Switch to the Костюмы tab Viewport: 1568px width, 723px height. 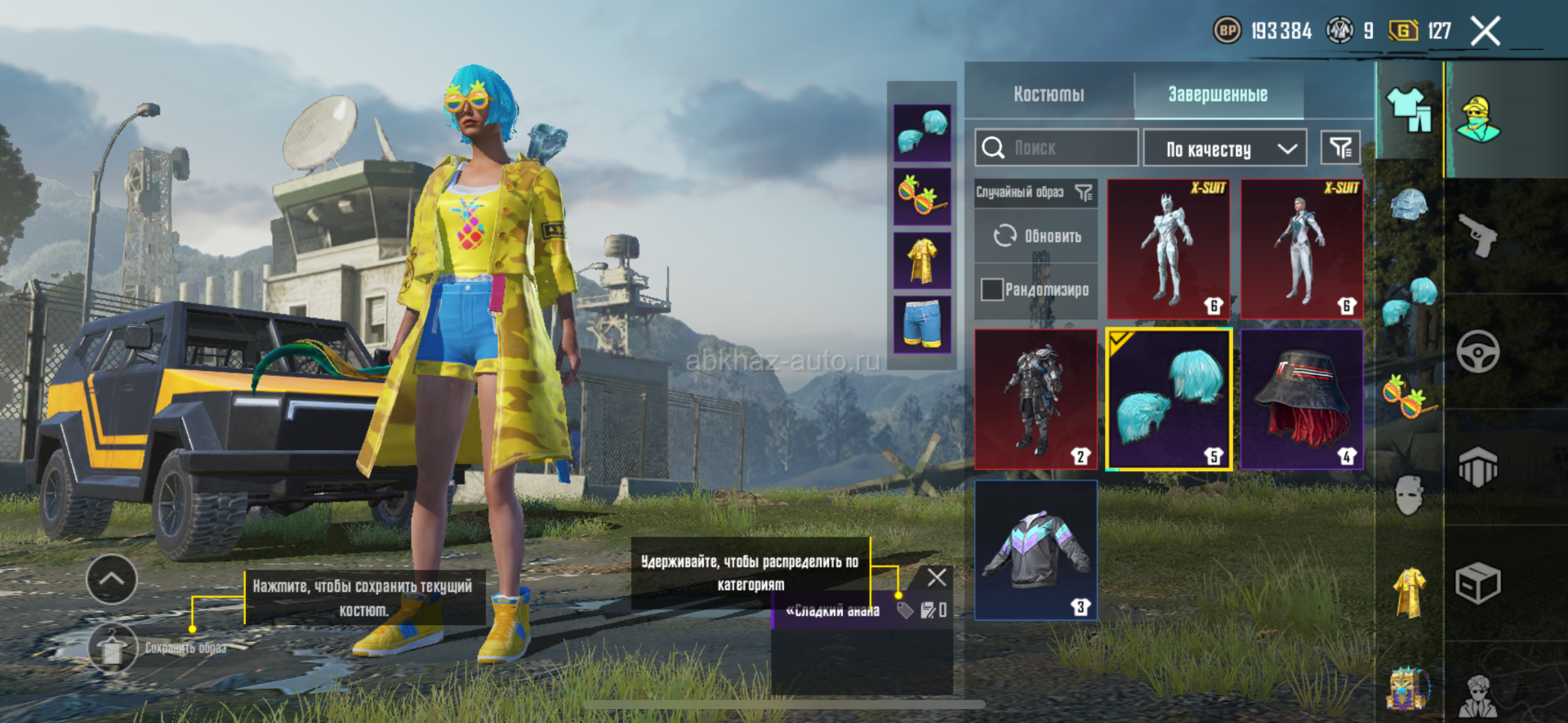[x=1049, y=95]
